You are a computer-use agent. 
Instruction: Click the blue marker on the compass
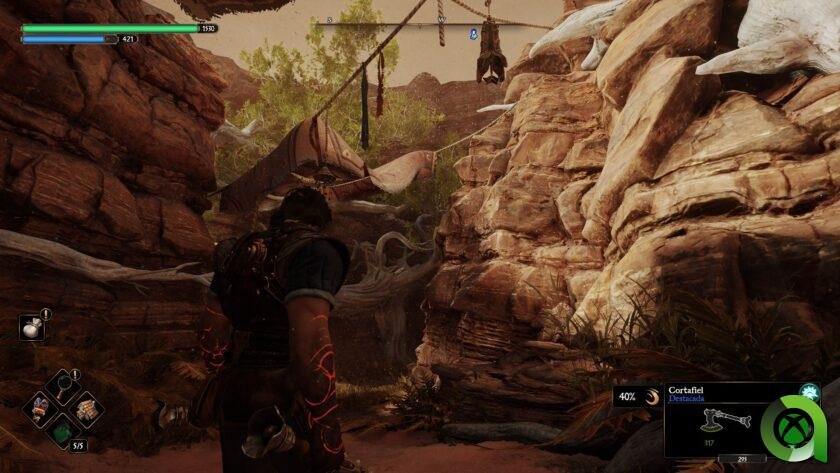tap(473, 33)
